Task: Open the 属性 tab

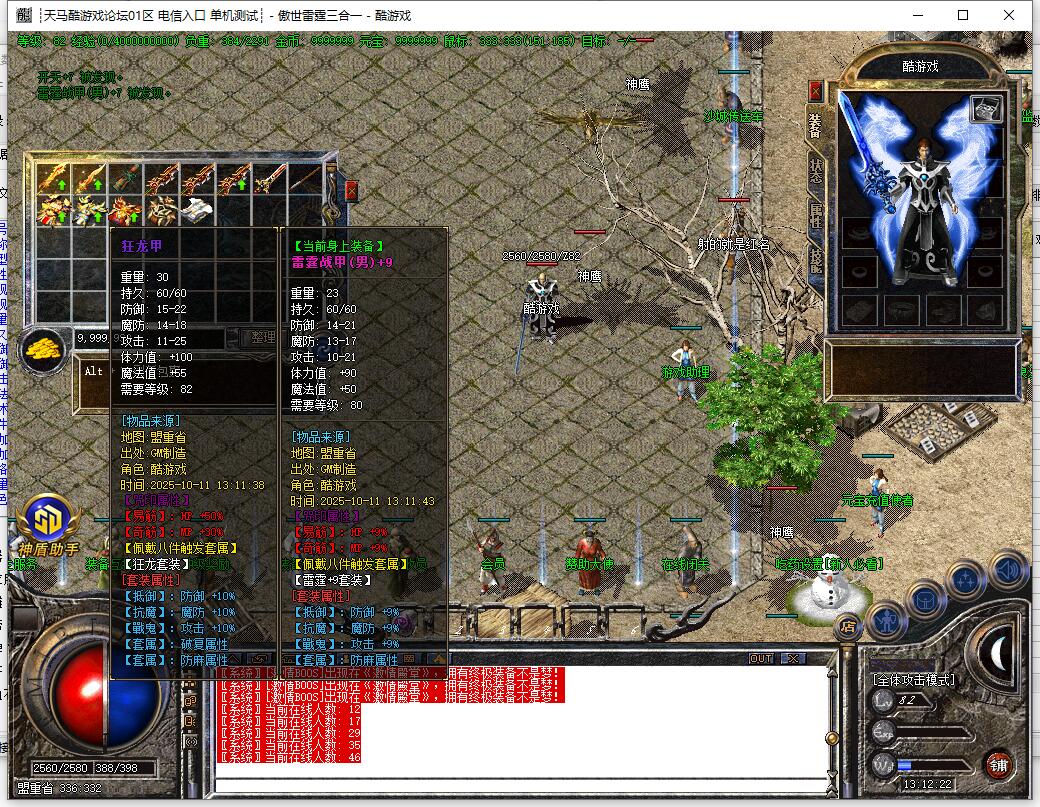Action: (x=815, y=218)
